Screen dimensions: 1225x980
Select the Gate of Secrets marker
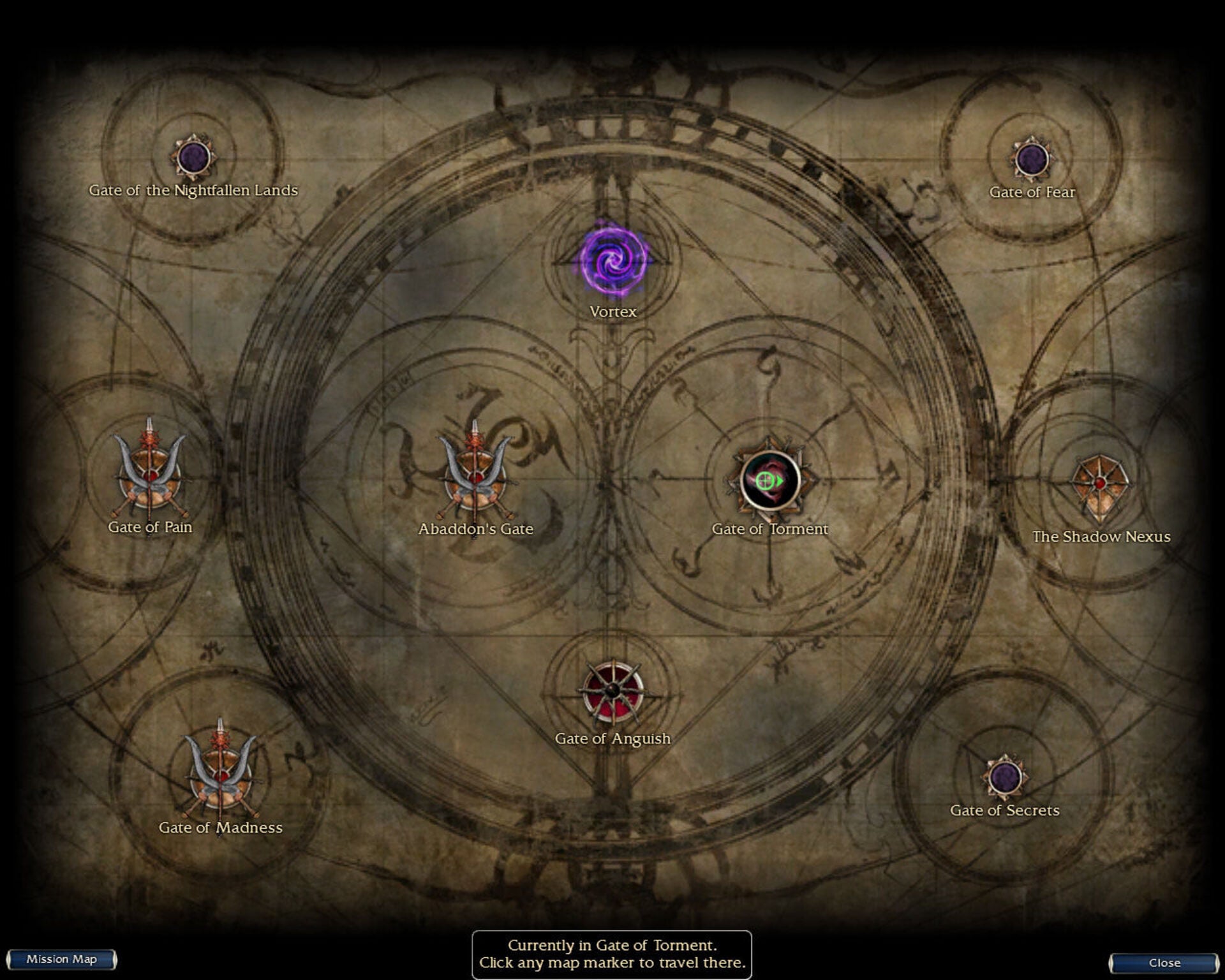coord(1005,776)
